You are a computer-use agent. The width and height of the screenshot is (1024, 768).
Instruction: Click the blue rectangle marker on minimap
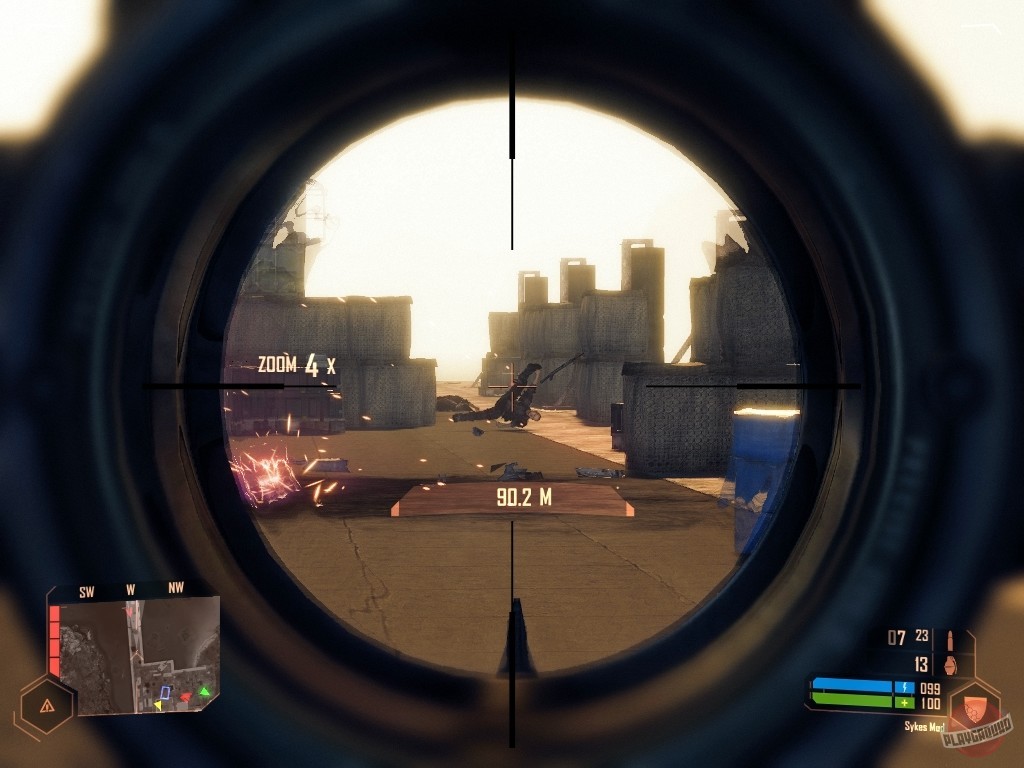(165, 691)
